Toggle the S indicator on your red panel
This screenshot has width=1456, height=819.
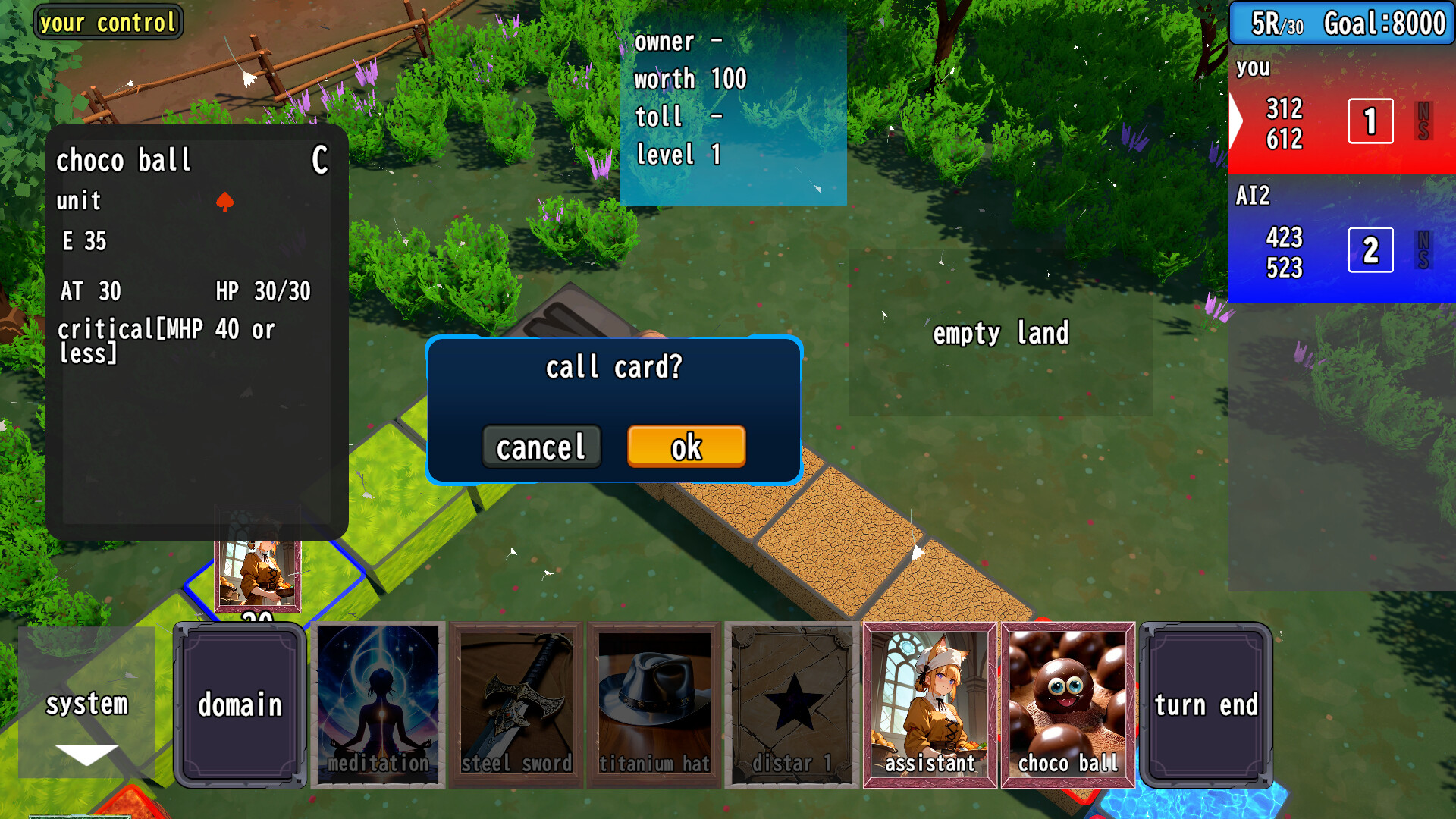pos(1422,130)
